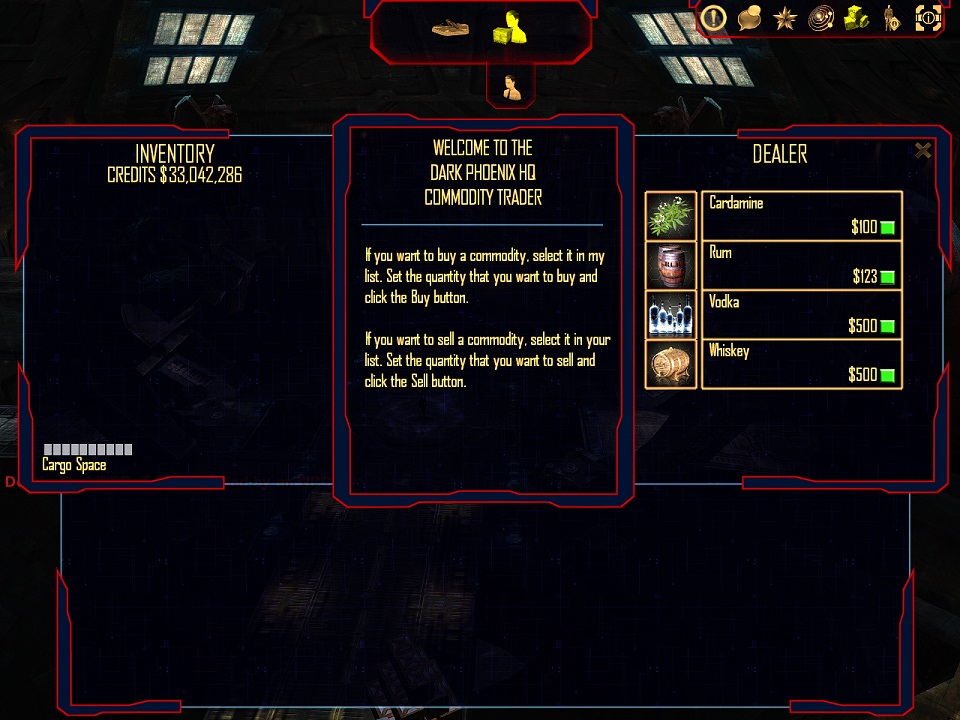Screen dimensions: 960x720
Task: Talk to the person portrait icon
Action: point(511,86)
